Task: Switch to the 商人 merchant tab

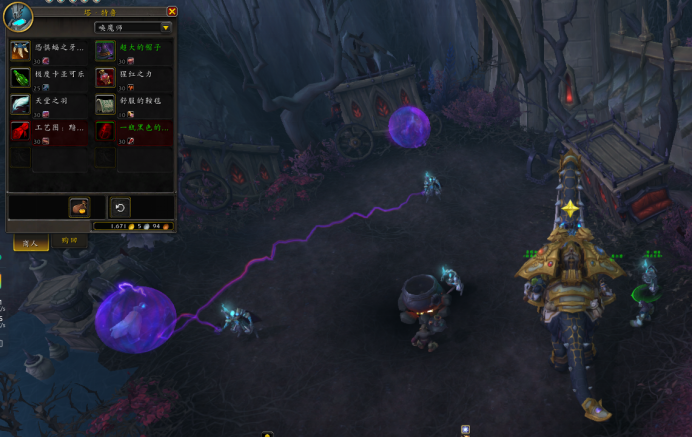Action: tap(30, 242)
